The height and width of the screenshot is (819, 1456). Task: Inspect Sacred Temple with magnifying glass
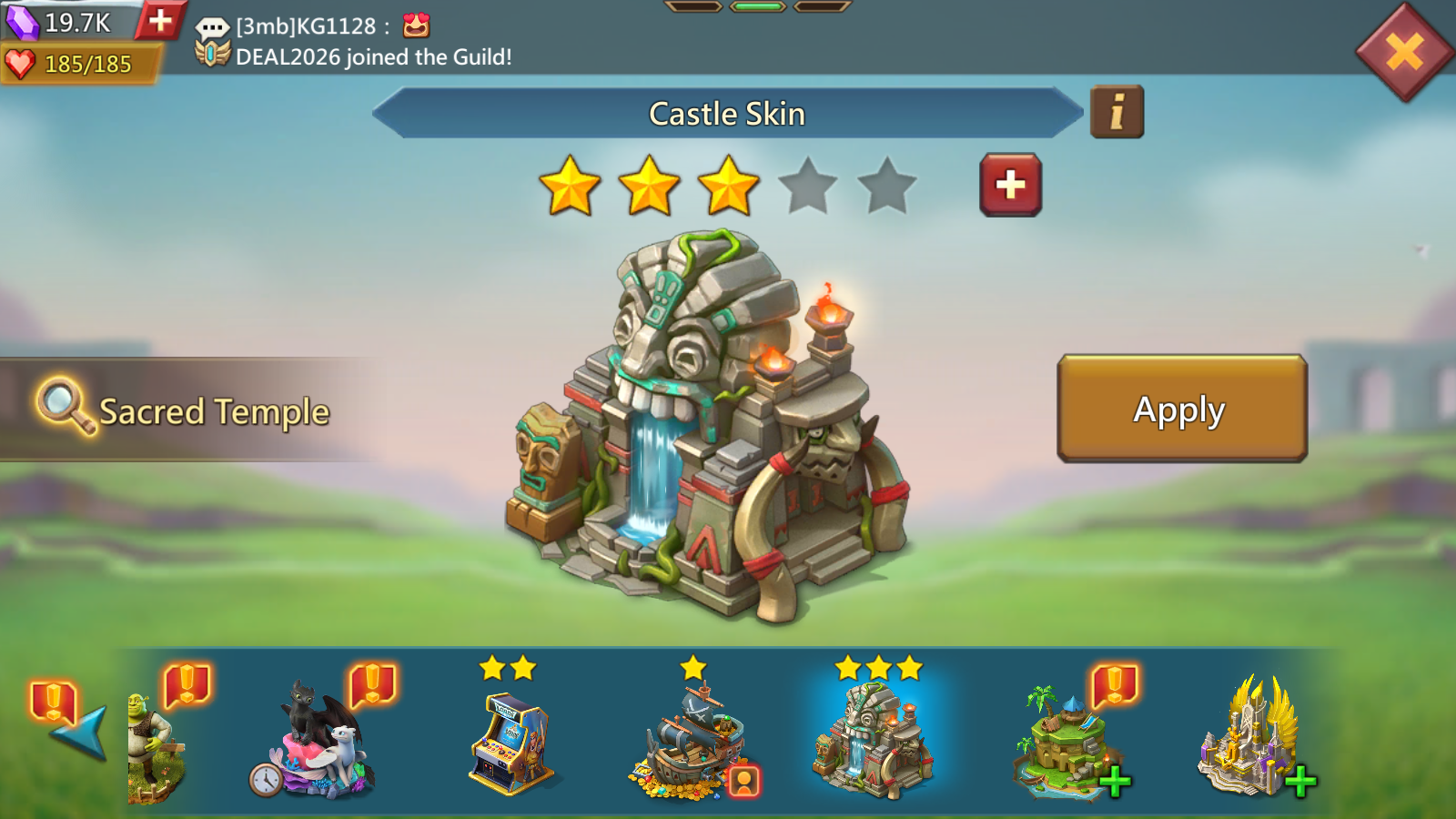tap(64, 406)
